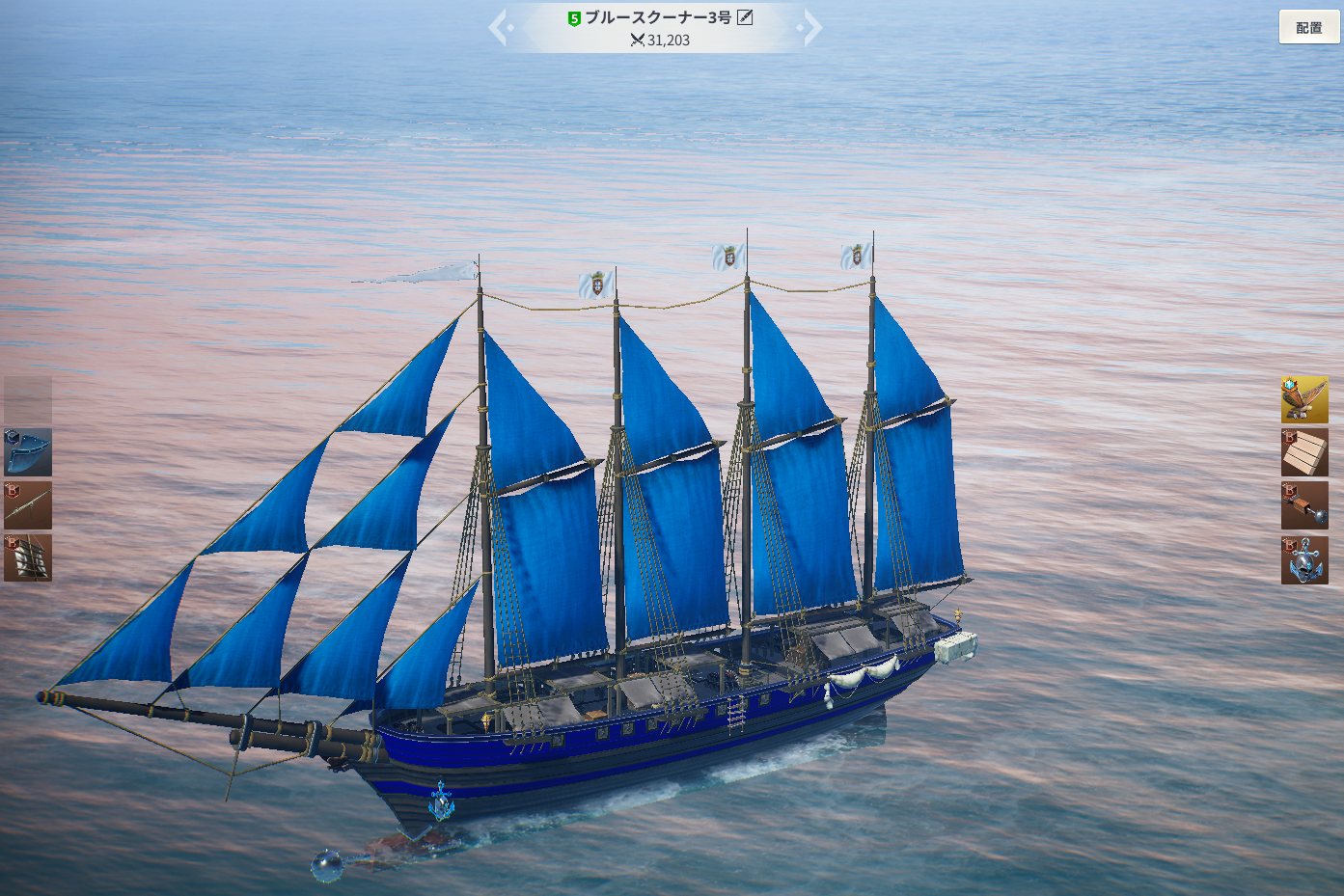The height and width of the screenshot is (896, 1344).
Task: Select the long cannon barrel equipment slot
Action: (x=28, y=505)
